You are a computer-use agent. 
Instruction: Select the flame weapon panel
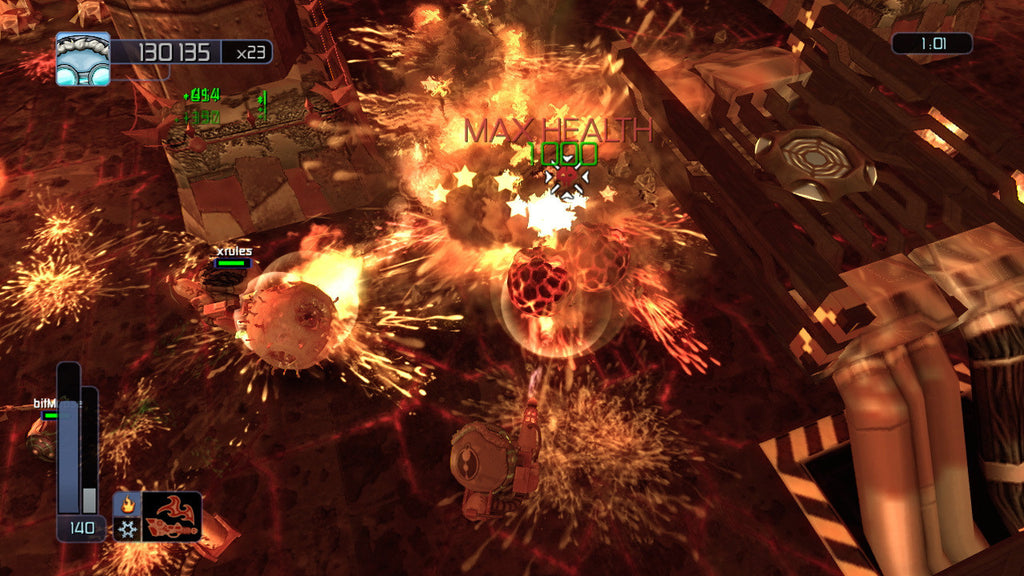[171, 516]
